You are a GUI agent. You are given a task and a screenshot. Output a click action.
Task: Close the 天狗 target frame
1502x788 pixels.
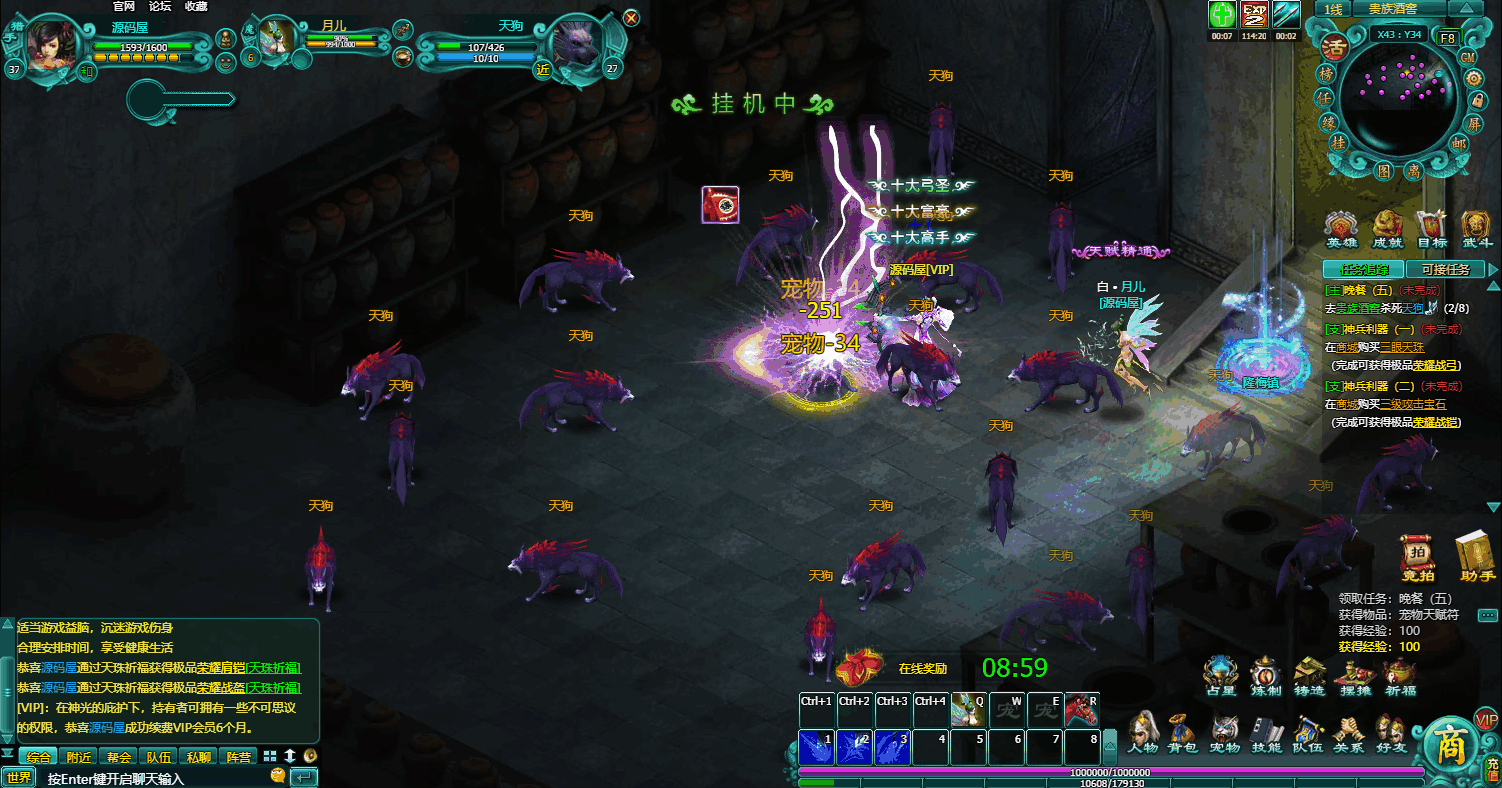point(631,17)
